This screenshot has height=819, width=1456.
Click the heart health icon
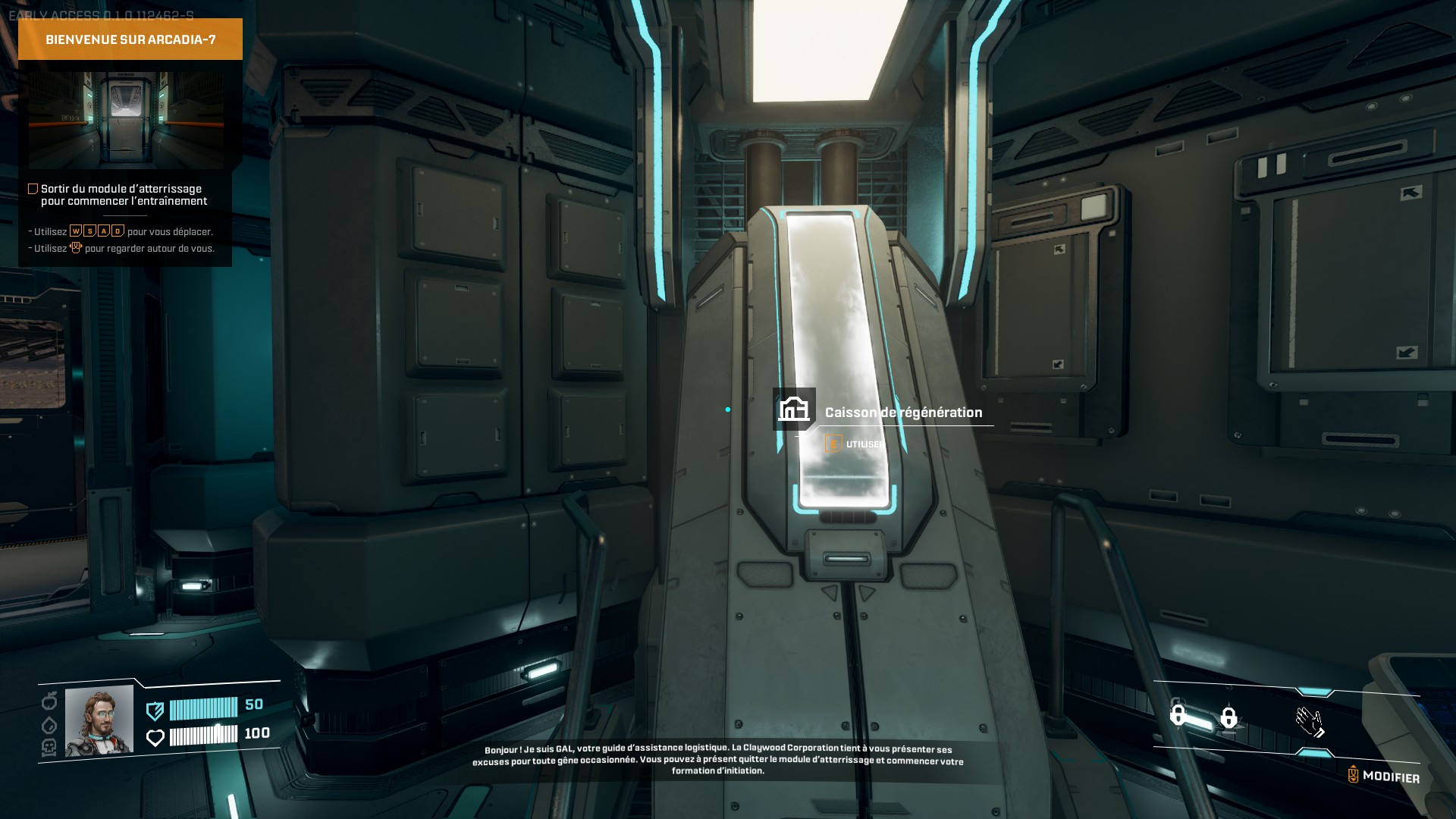click(x=155, y=737)
